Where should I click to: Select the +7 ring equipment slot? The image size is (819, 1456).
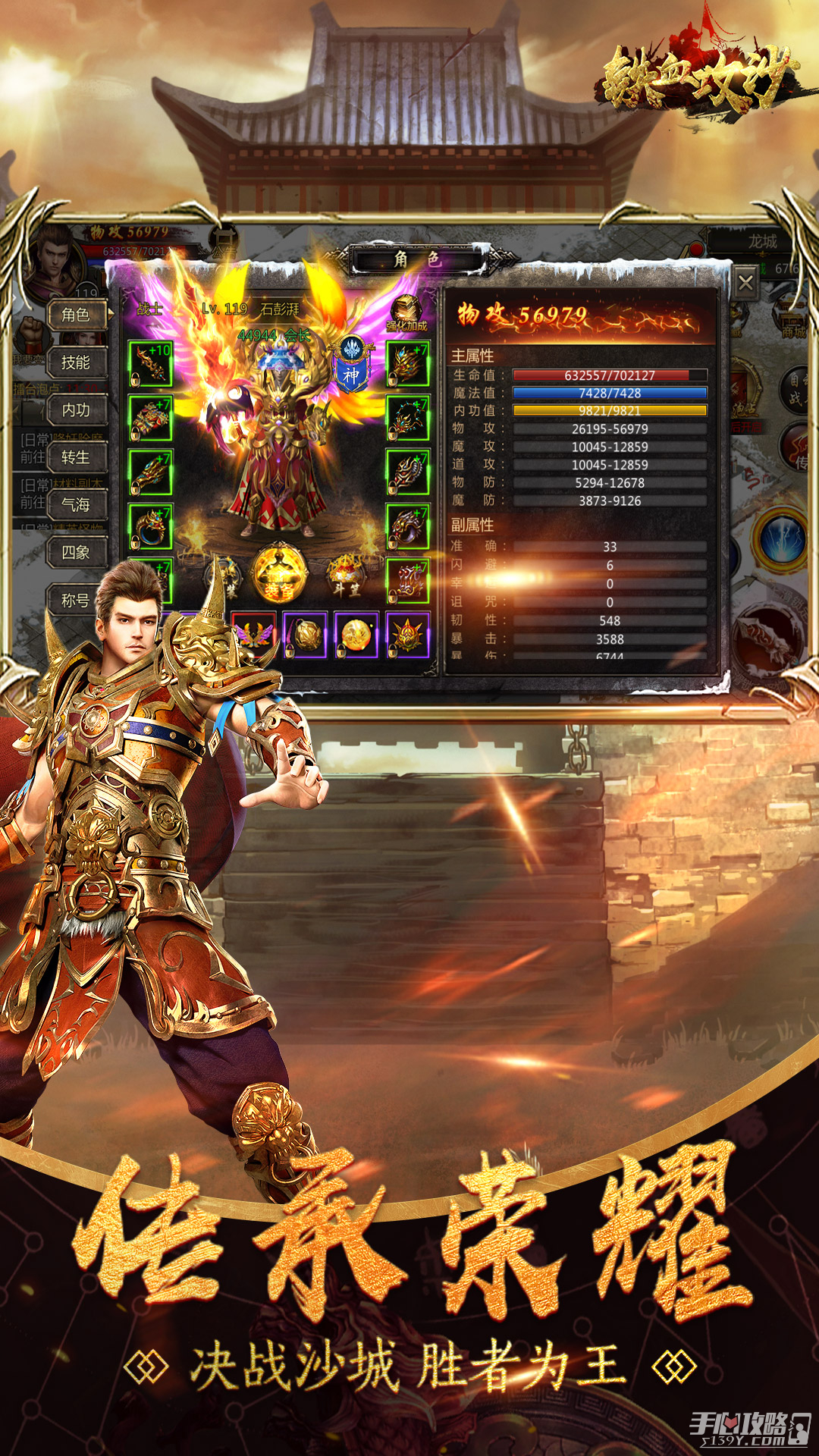coord(150,526)
